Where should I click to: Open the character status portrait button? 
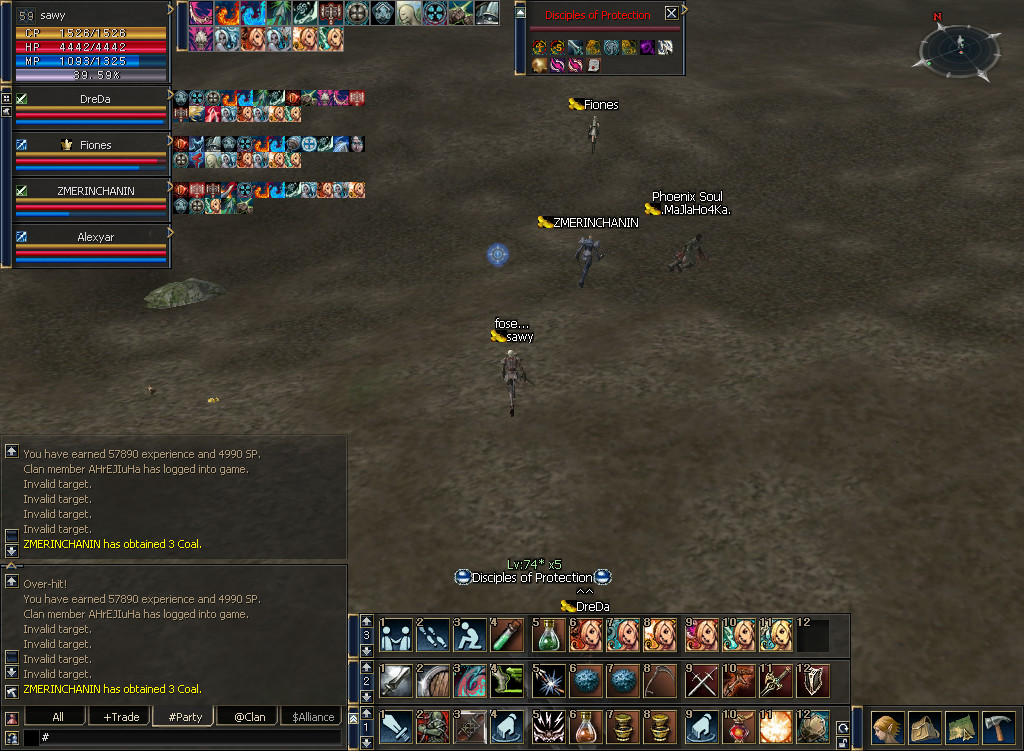point(886,727)
